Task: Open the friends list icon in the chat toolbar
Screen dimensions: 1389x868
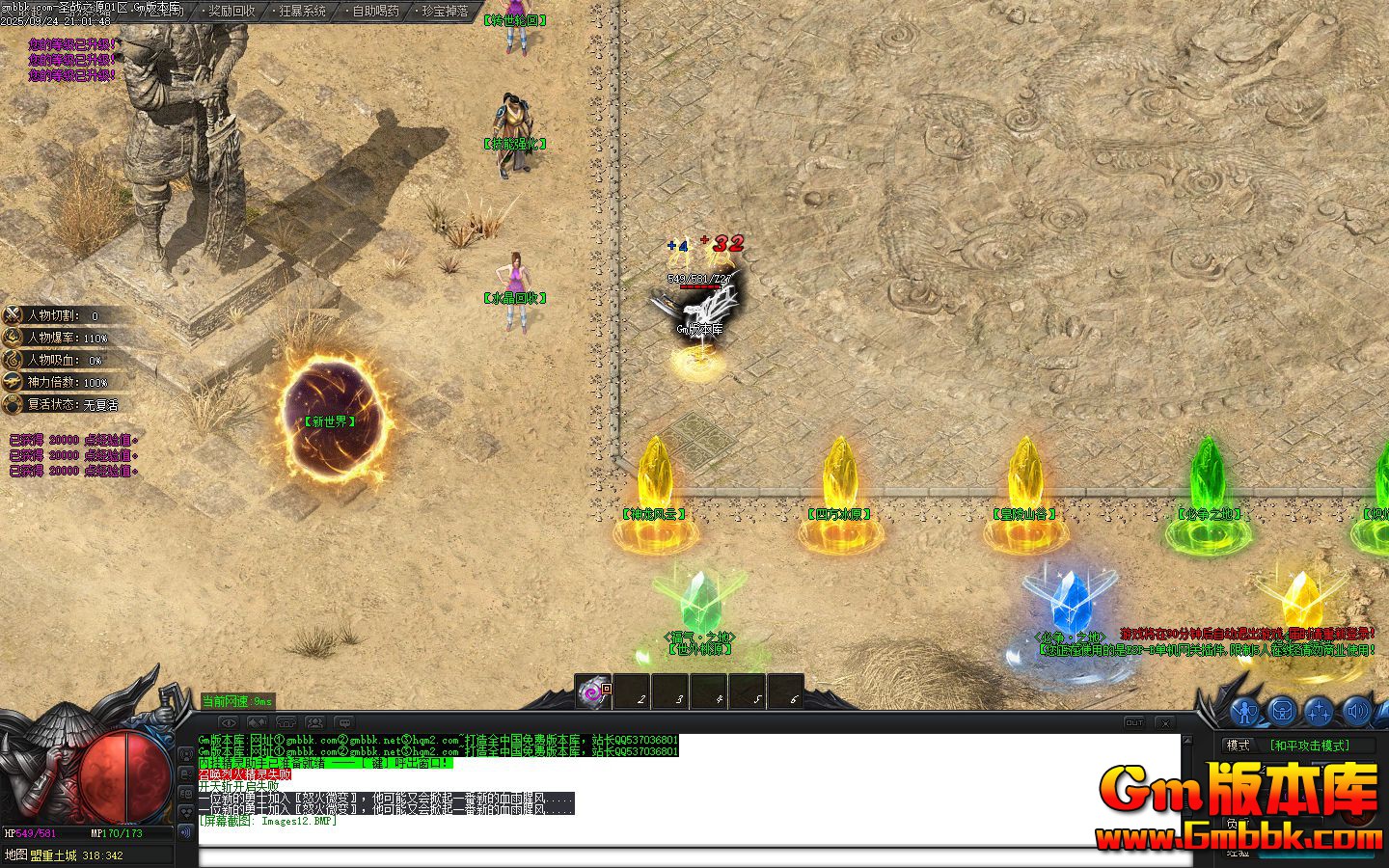Action: pyautogui.click(x=313, y=721)
